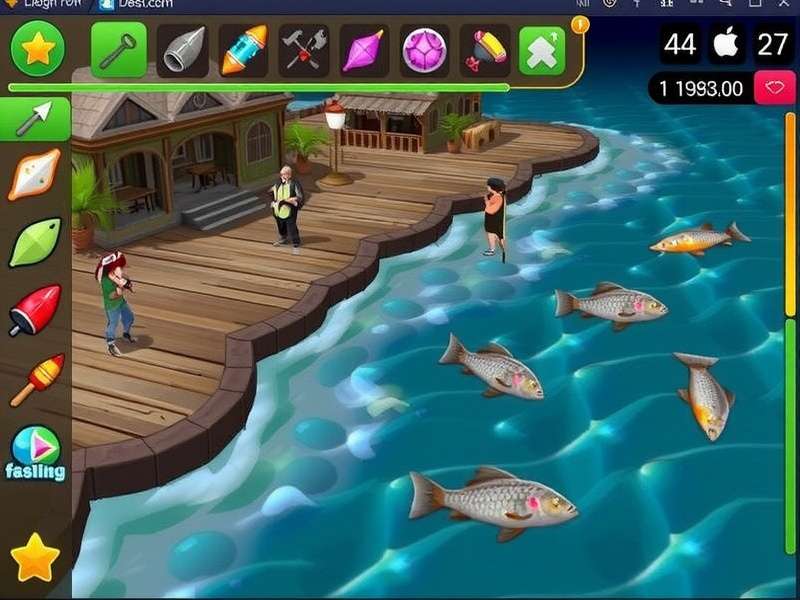Choose the green leaf lure icon
This screenshot has width=800, height=600.
[x=35, y=242]
